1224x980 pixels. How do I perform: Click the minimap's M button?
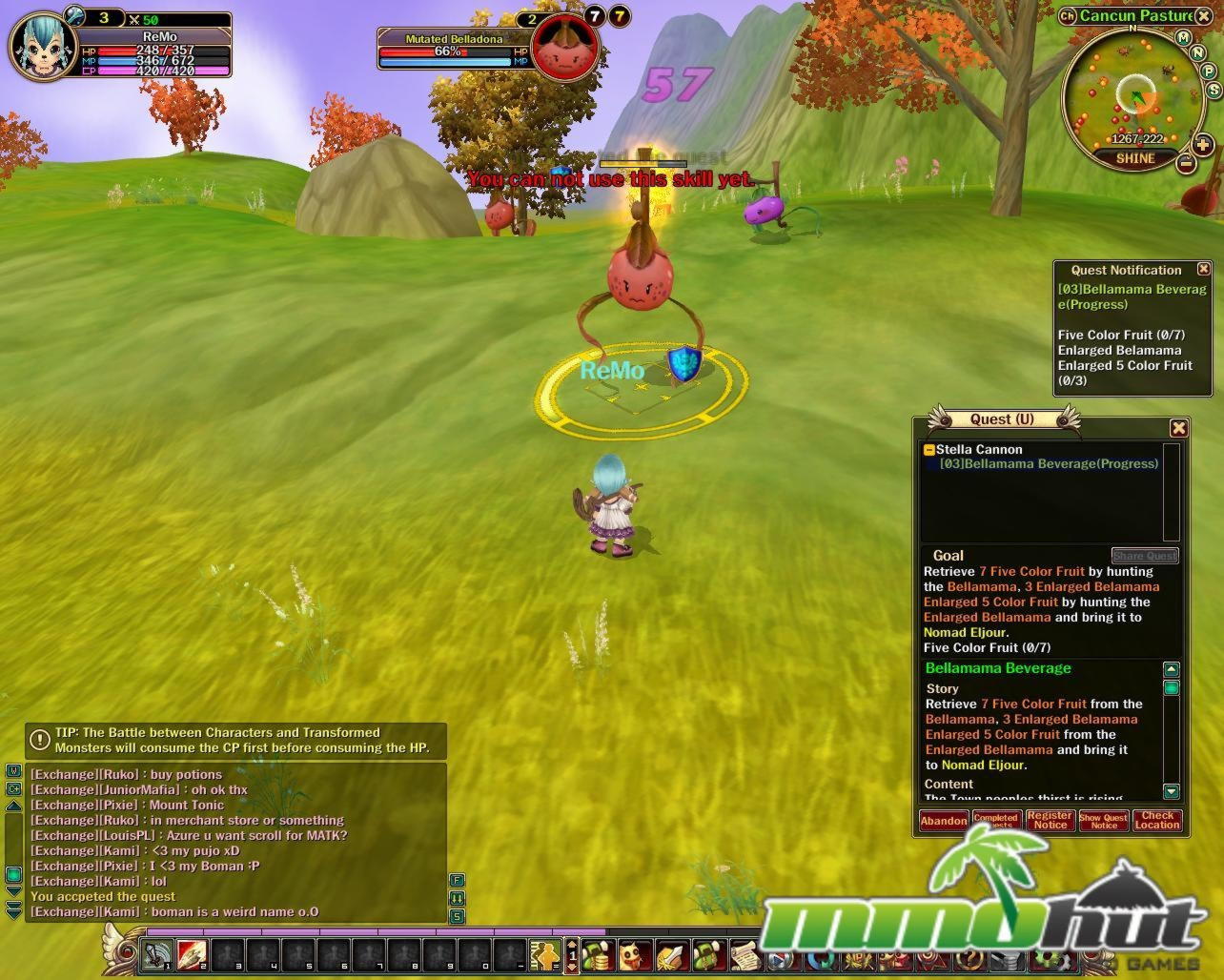tap(1183, 38)
